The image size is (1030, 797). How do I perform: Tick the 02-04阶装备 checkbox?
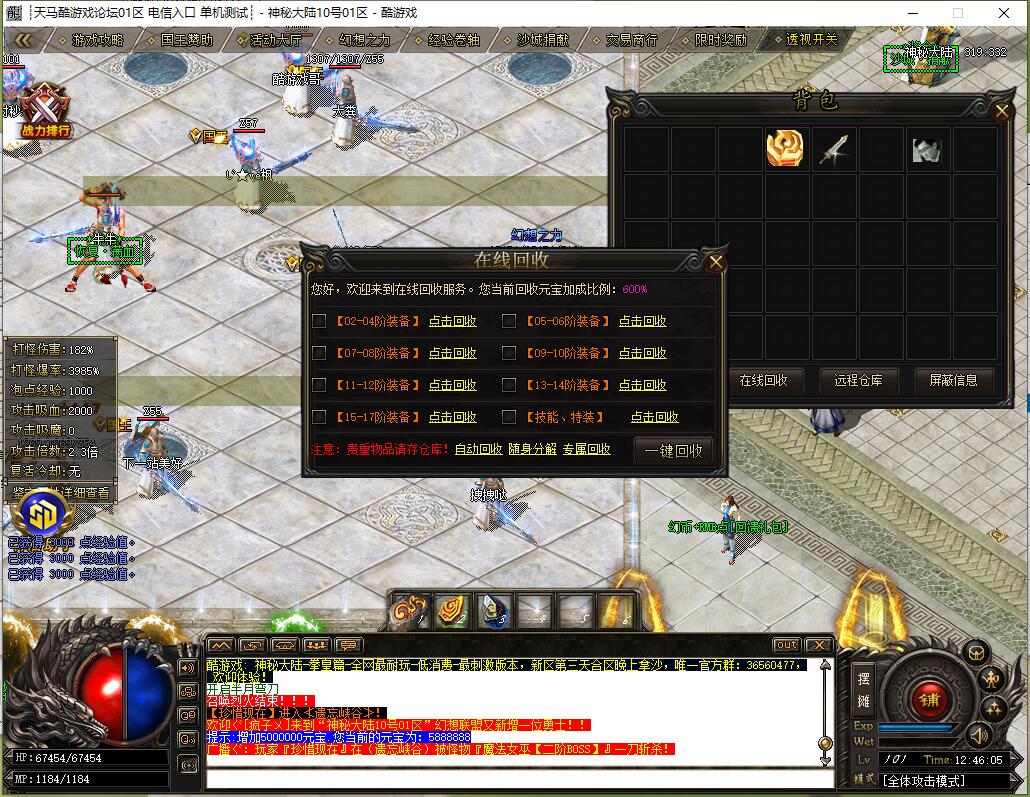pos(319,321)
